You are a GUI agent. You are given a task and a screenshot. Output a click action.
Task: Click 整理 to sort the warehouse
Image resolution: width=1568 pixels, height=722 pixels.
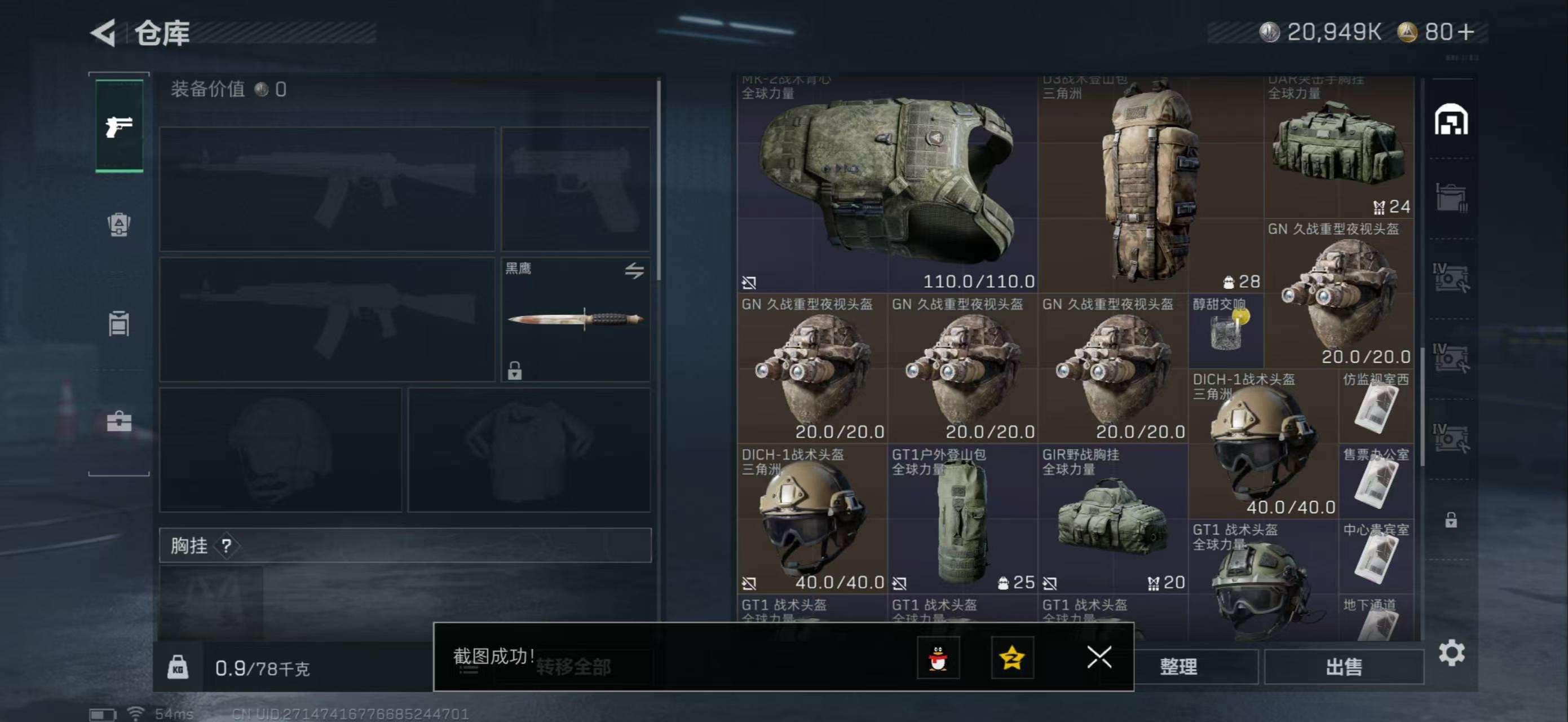(x=1178, y=667)
